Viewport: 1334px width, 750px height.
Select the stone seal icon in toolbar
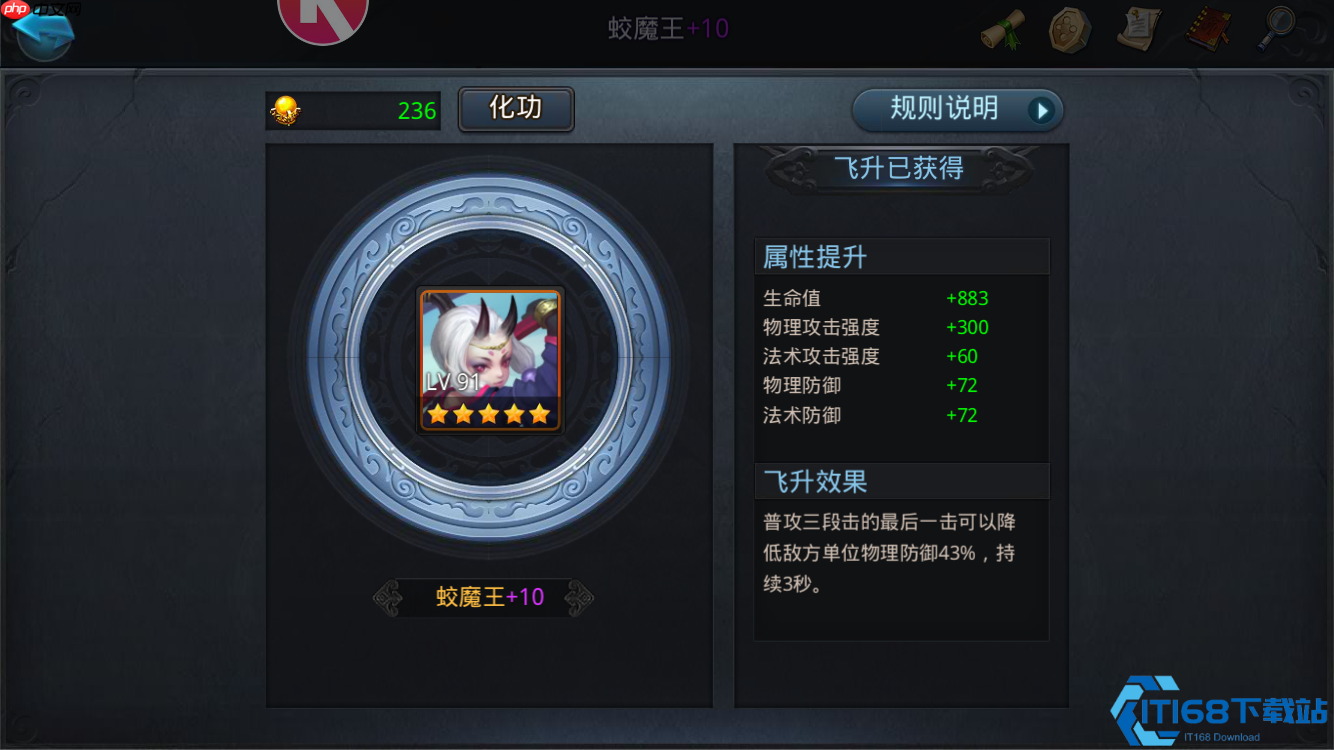point(1070,29)
